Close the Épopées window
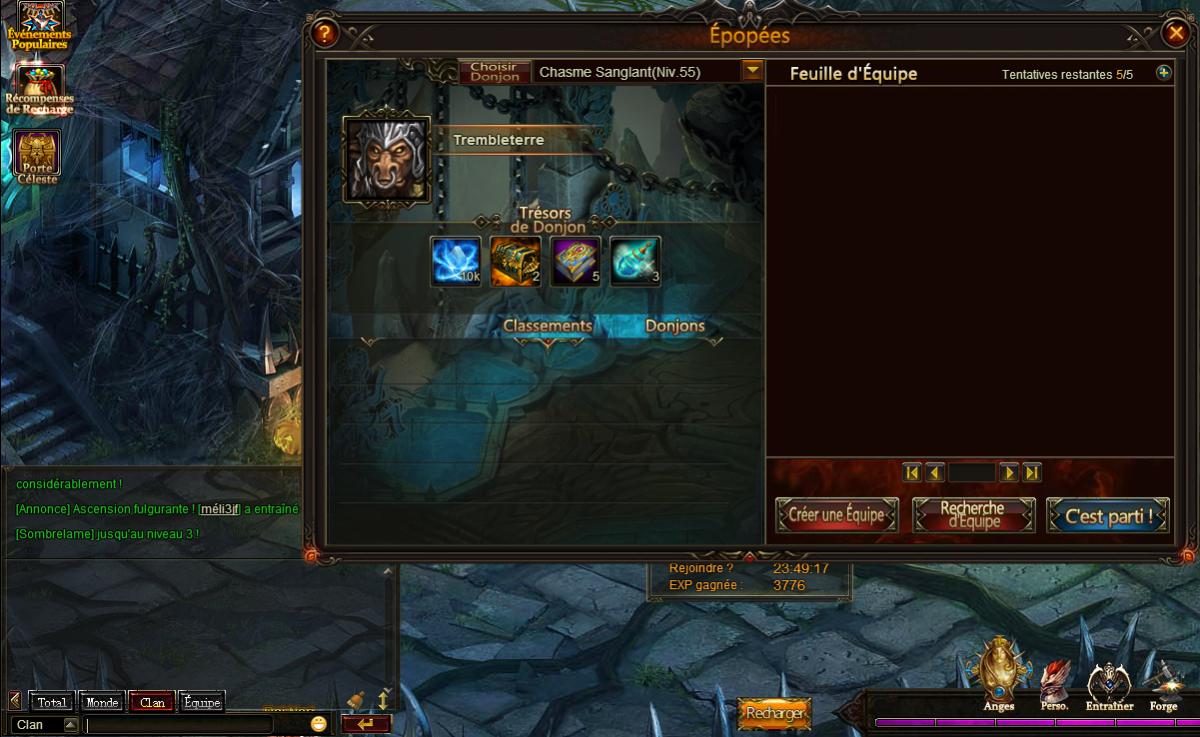 (1175, 34)
